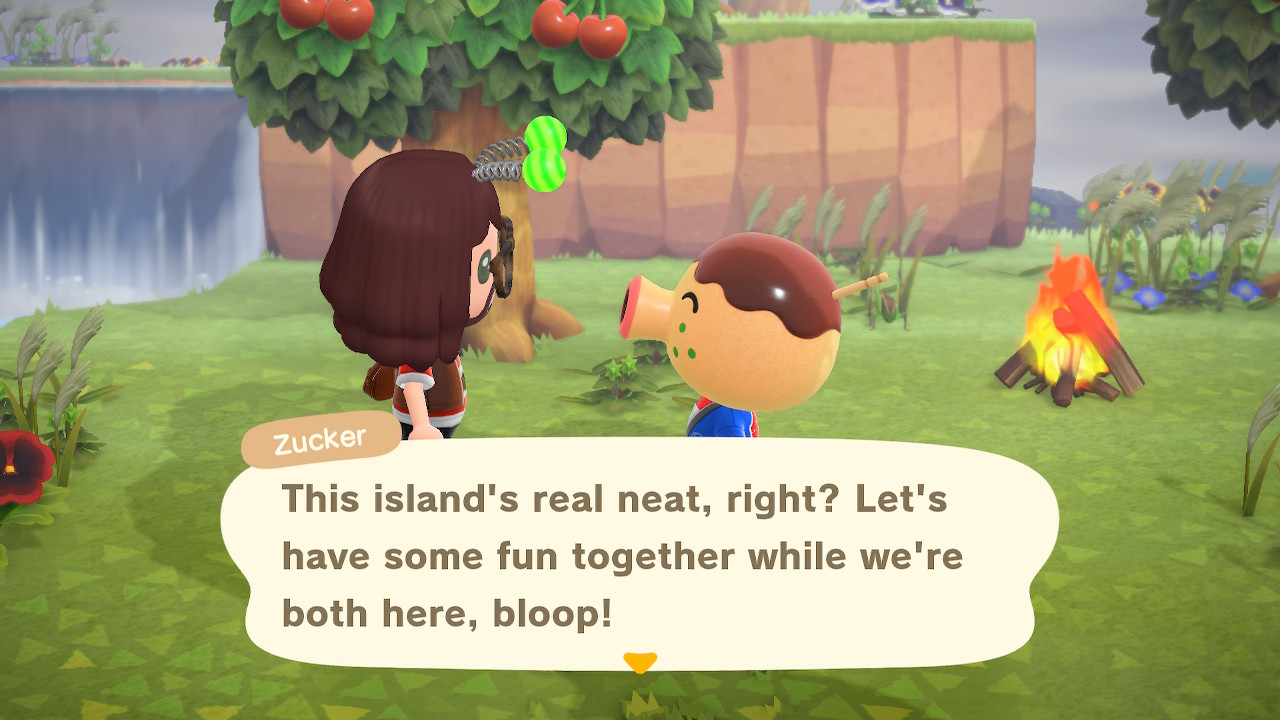Image resolution: width=1280 pixels, height=720 pixels.
Task: Advance dialogue with the orange arrow
Action: (x=640, y=662)
